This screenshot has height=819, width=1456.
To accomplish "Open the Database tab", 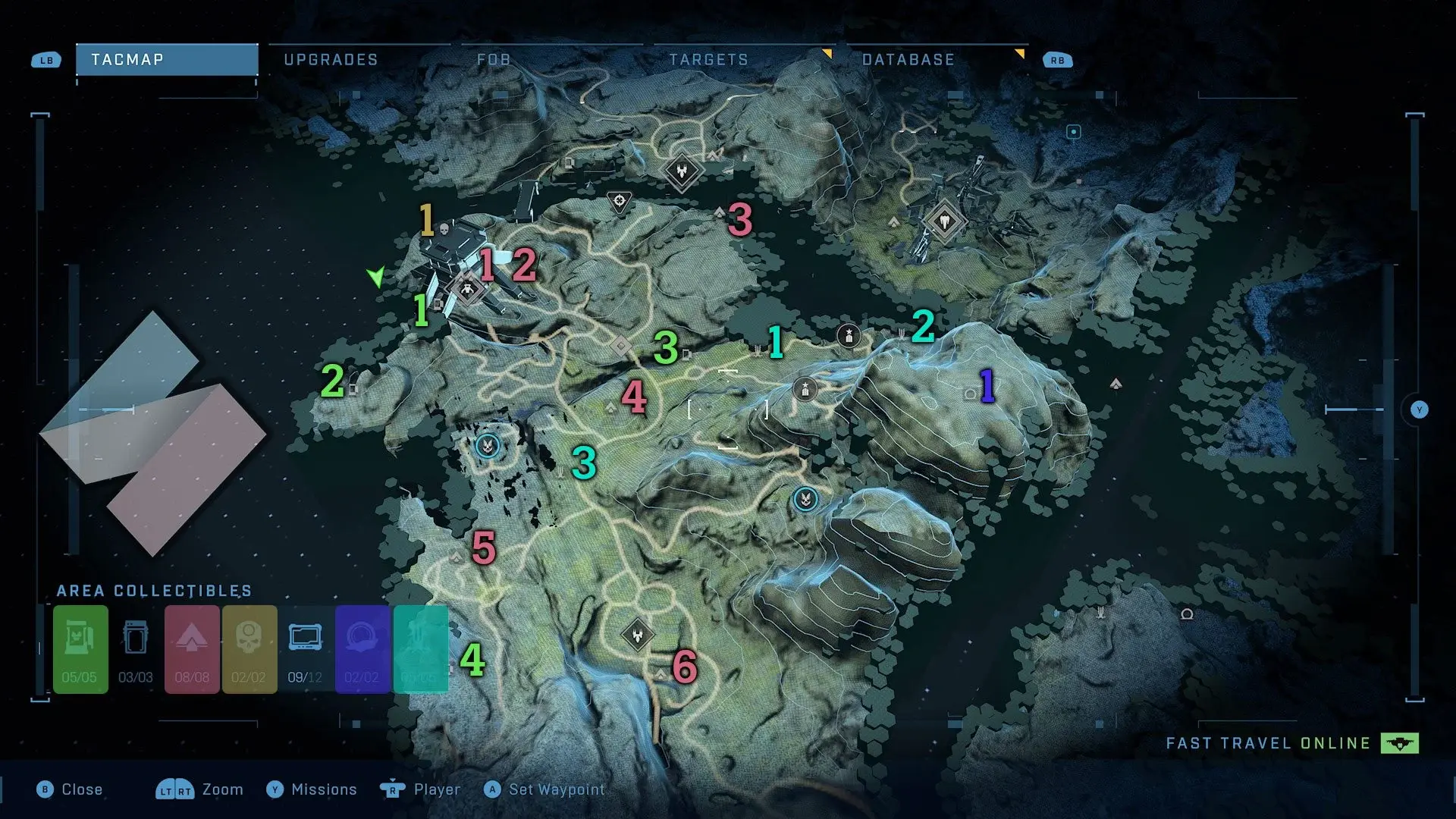I will tap(908, 60).
